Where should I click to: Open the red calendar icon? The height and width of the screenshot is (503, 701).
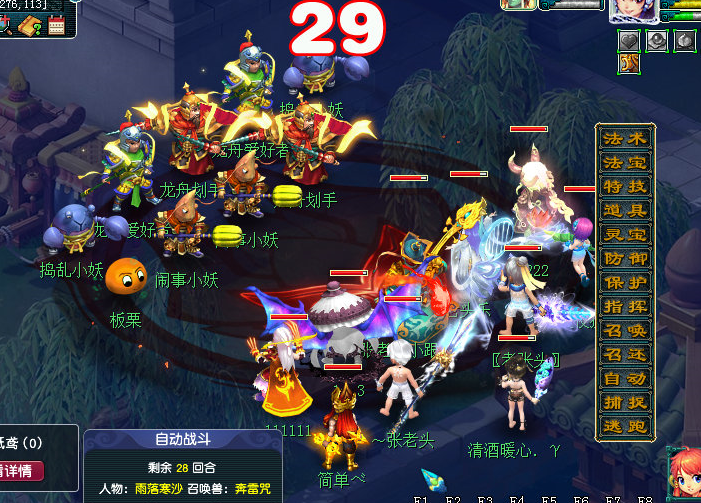pos(55,27)
